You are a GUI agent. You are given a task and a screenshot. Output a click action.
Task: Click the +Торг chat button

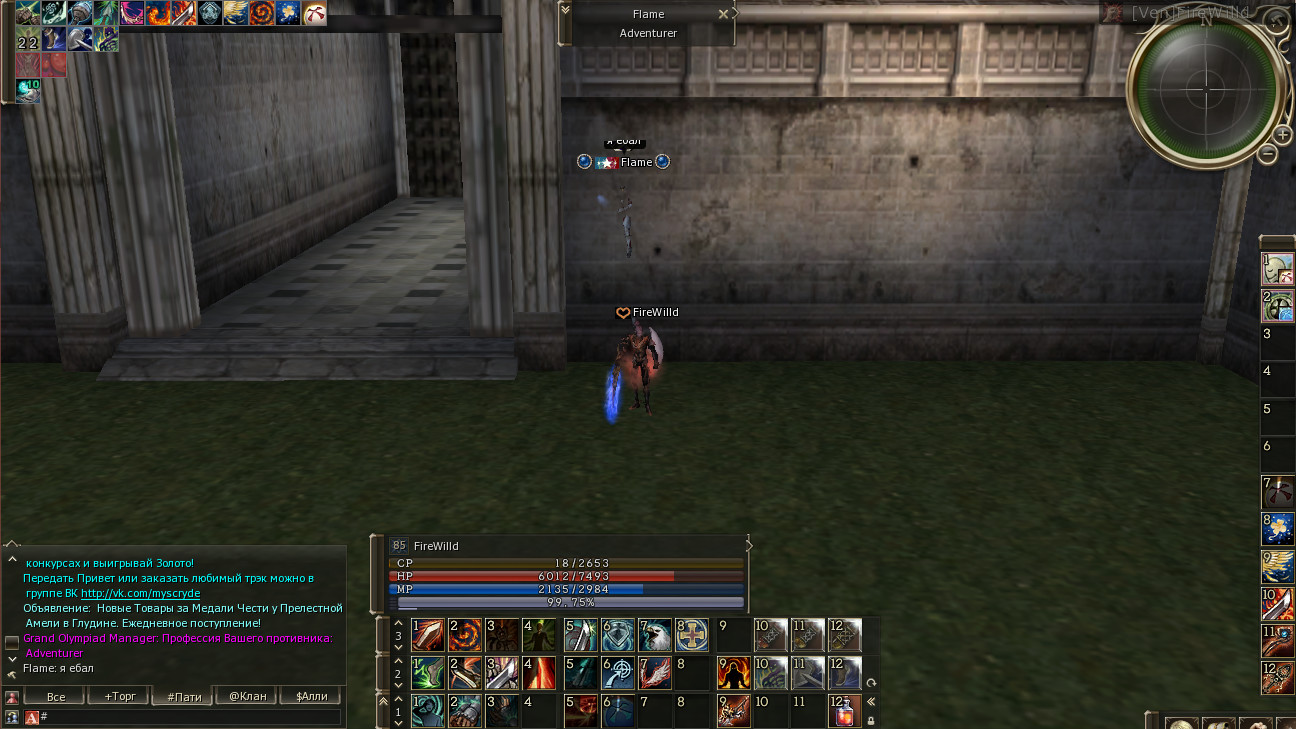click(118, 695)
